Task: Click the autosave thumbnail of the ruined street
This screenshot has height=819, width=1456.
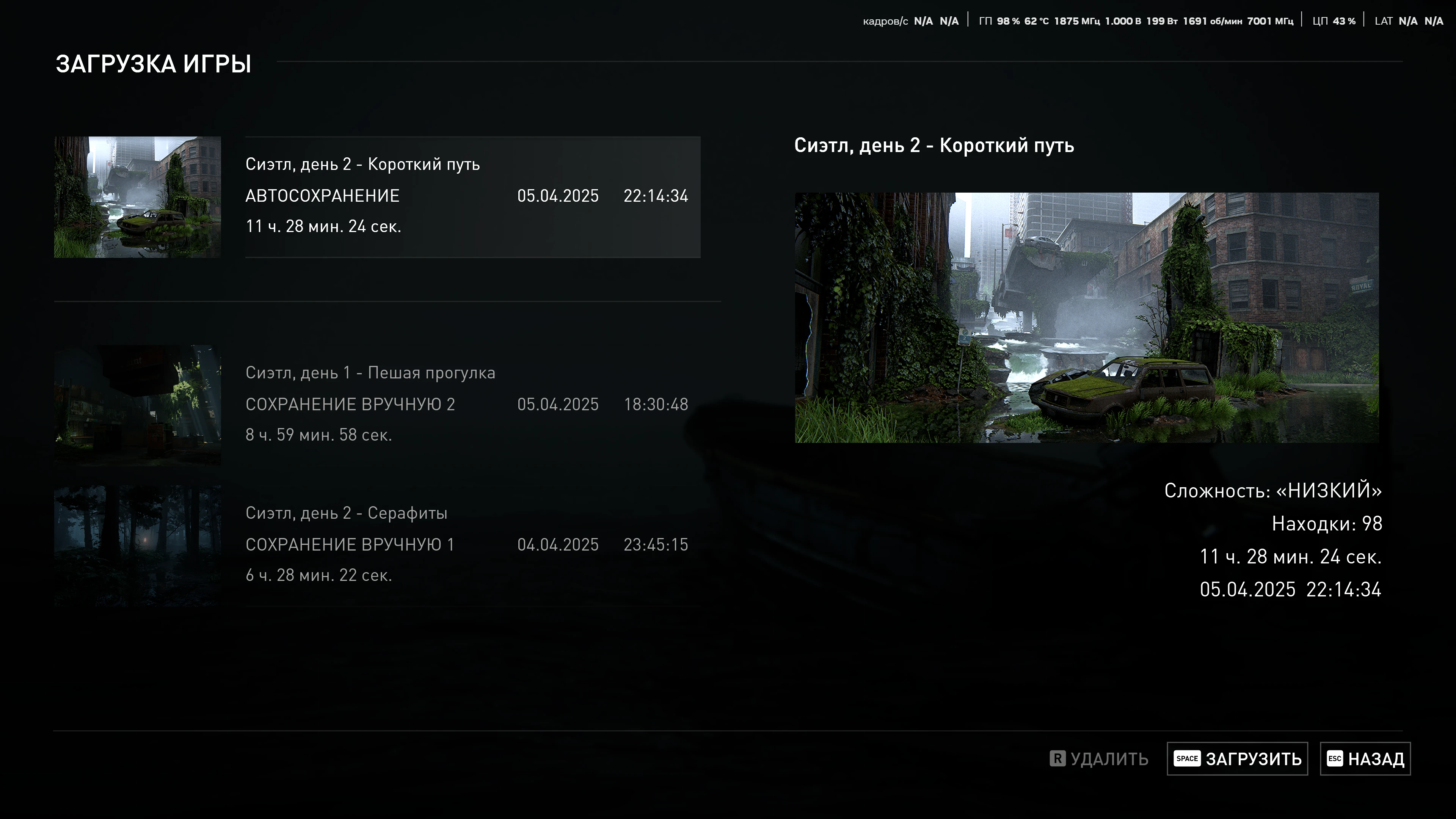Action: coord(137,196)
